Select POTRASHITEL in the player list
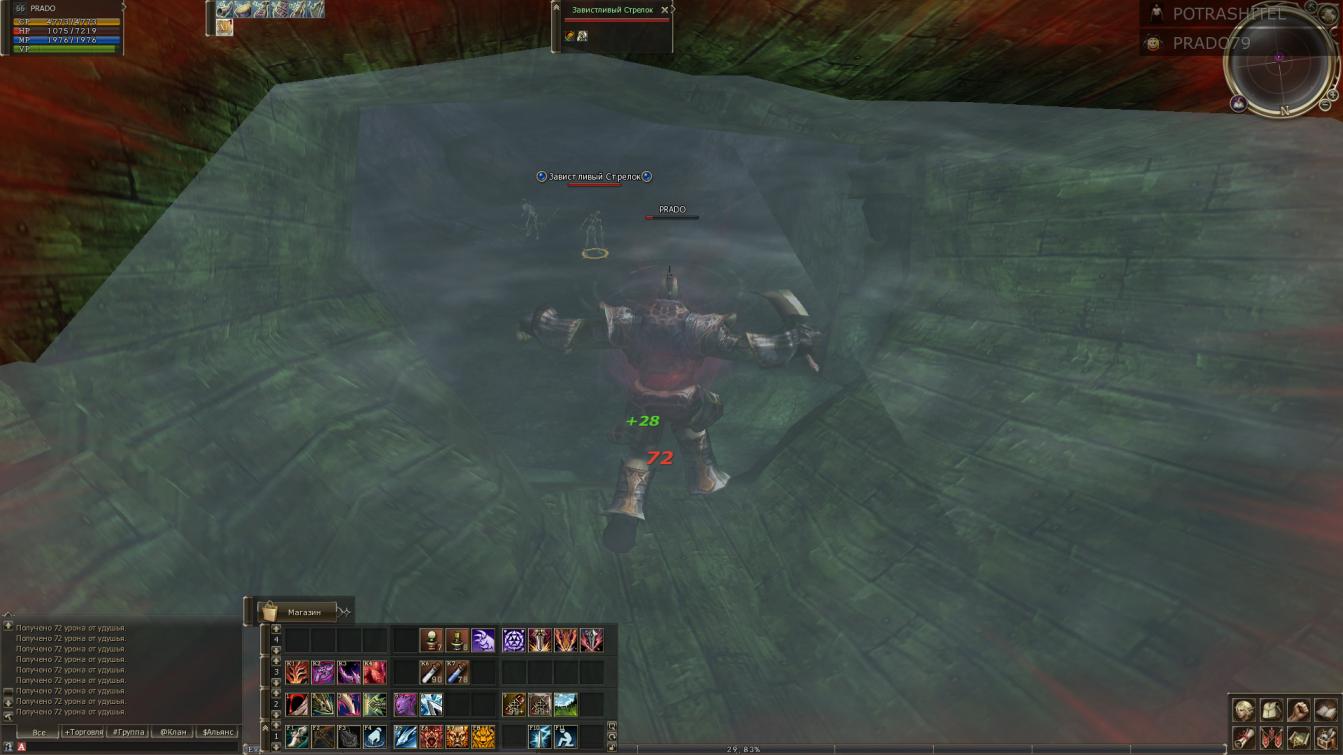The height and width of the screenshot is (755, 1343). [x=1228, y=14]
